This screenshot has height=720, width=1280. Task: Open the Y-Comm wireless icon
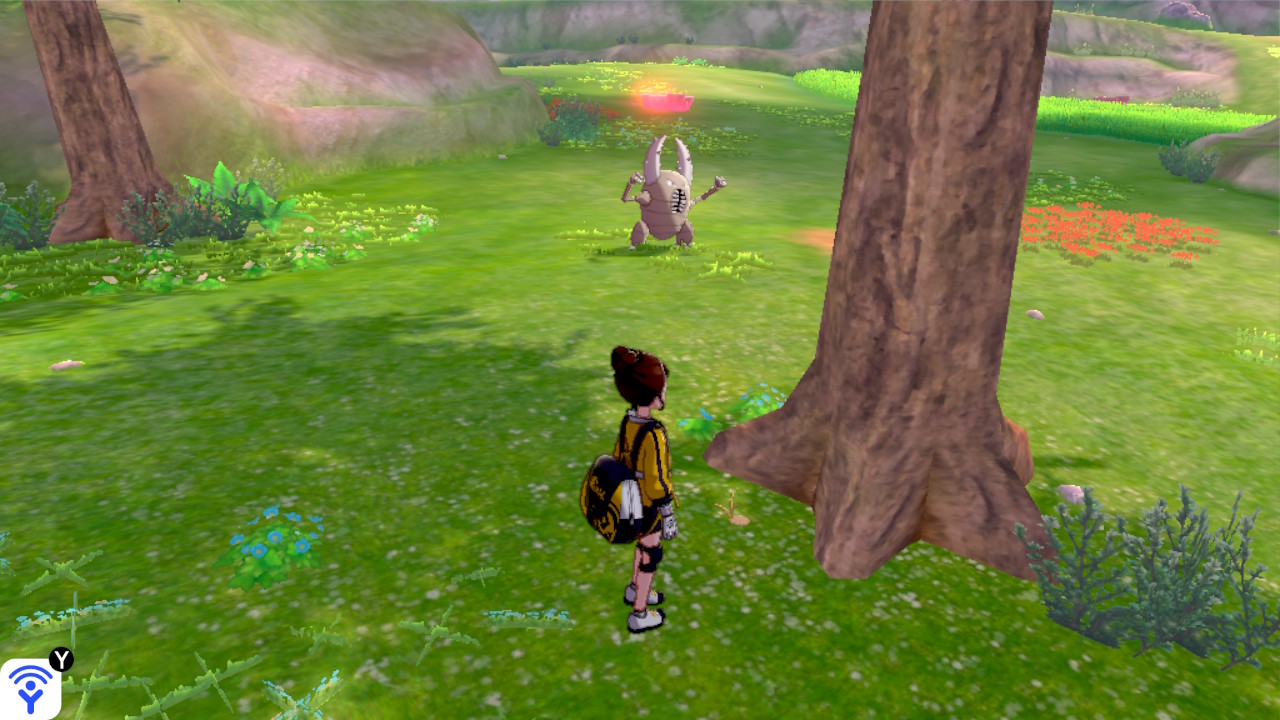click(30, 688)
